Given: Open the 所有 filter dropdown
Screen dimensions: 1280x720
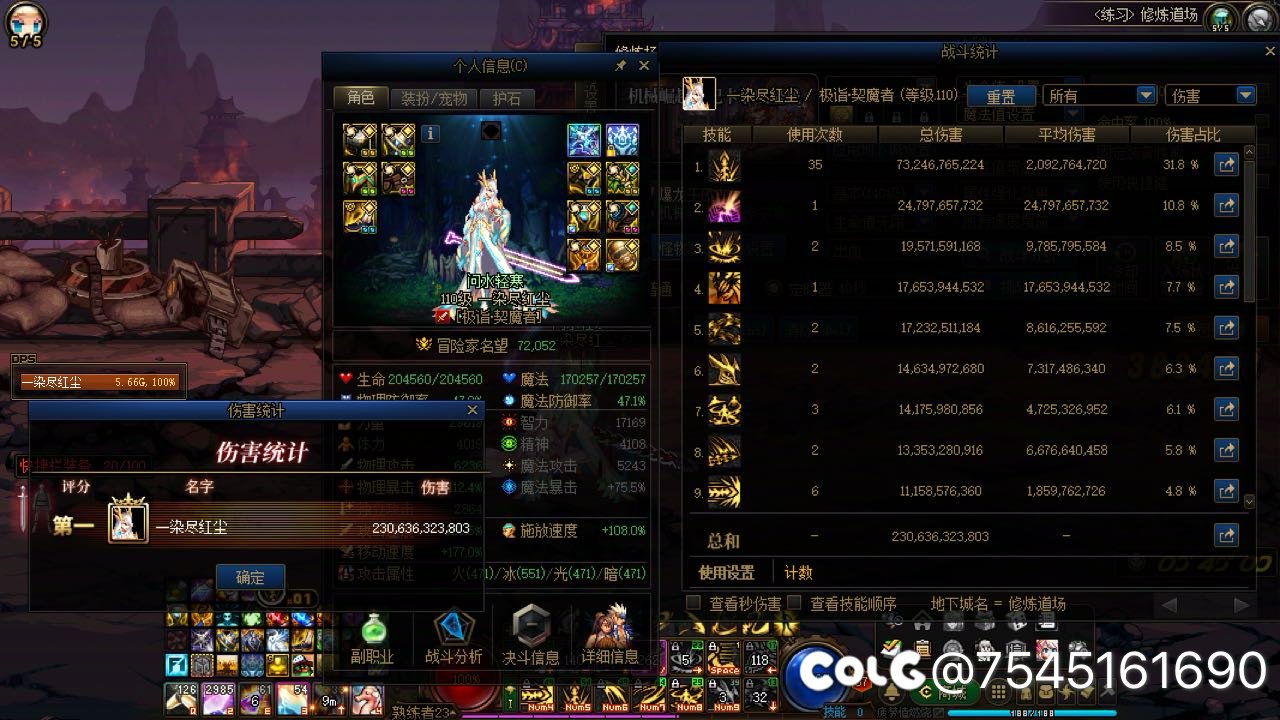Looking at the screenshot, I should (1100, 93).
